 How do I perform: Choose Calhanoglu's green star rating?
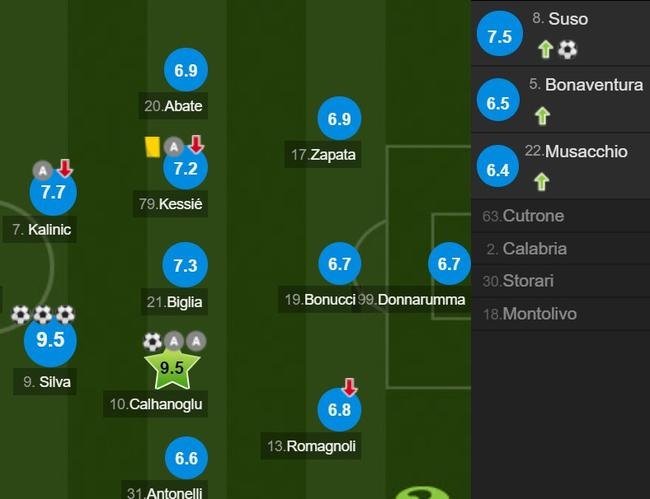coord(172,367)
